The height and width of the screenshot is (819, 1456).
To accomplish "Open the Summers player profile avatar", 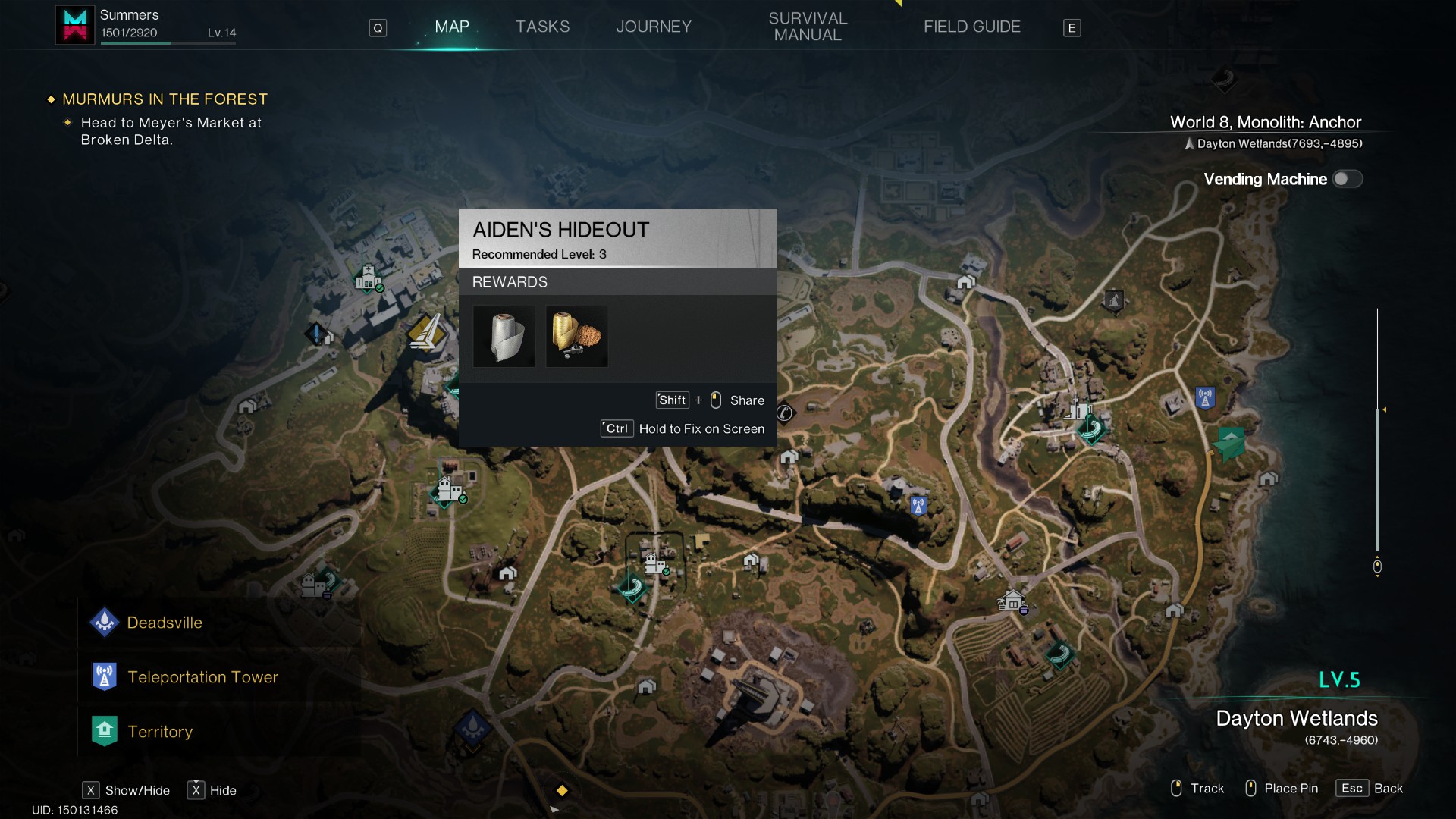I will (x=75, y=25).
